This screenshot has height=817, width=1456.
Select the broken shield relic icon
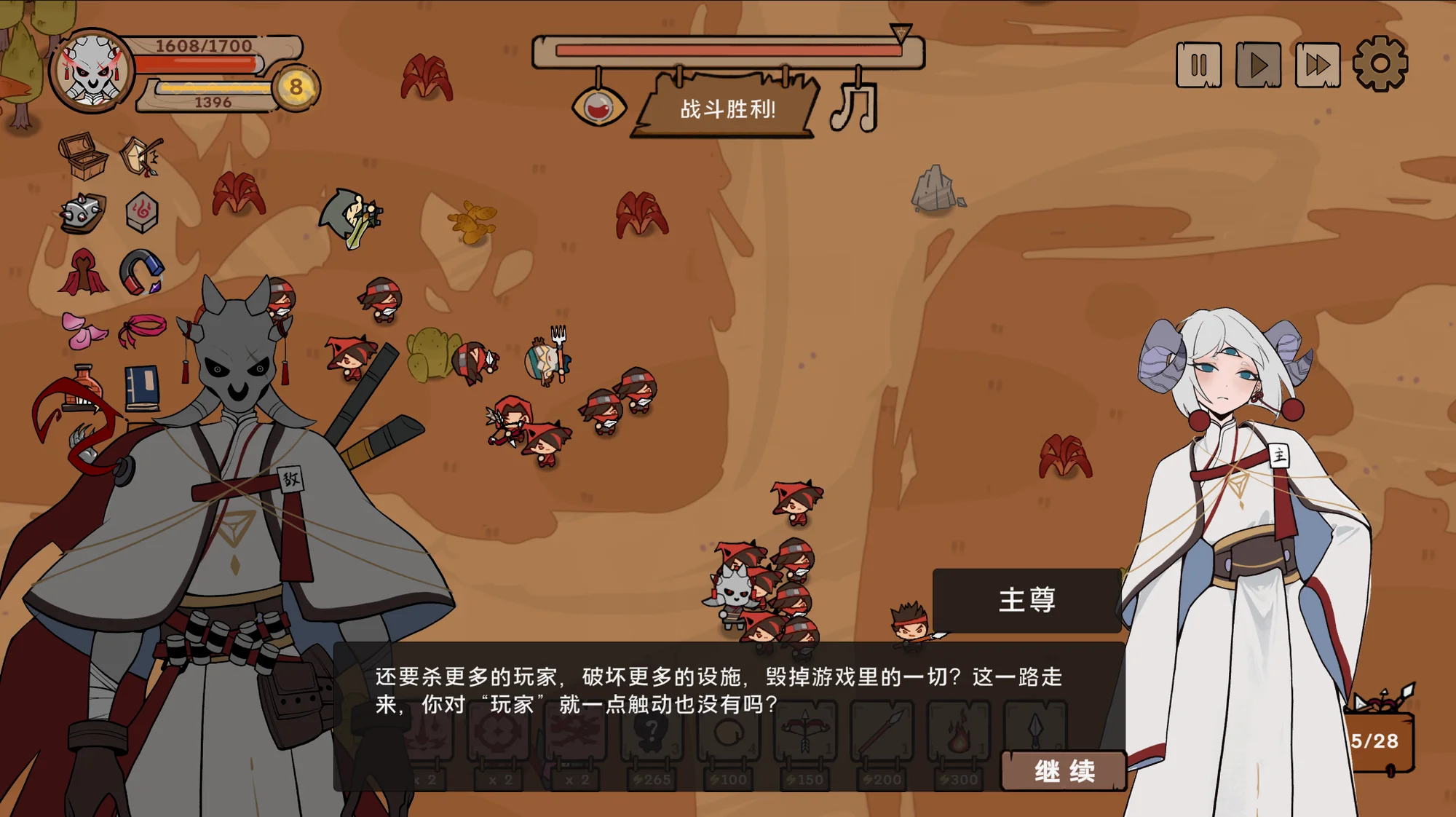coord(142,155)
